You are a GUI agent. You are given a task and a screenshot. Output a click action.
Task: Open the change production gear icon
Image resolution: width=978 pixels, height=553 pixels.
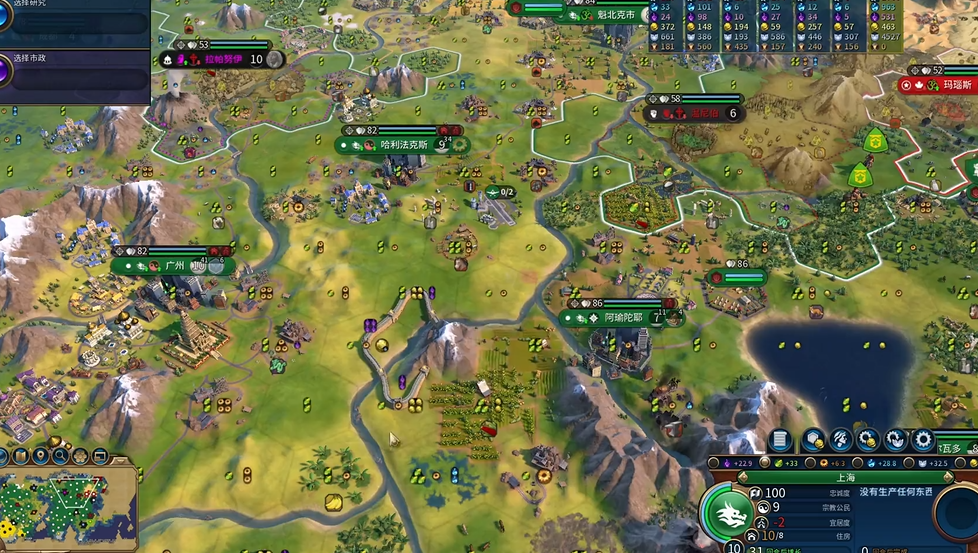[922, 440]
